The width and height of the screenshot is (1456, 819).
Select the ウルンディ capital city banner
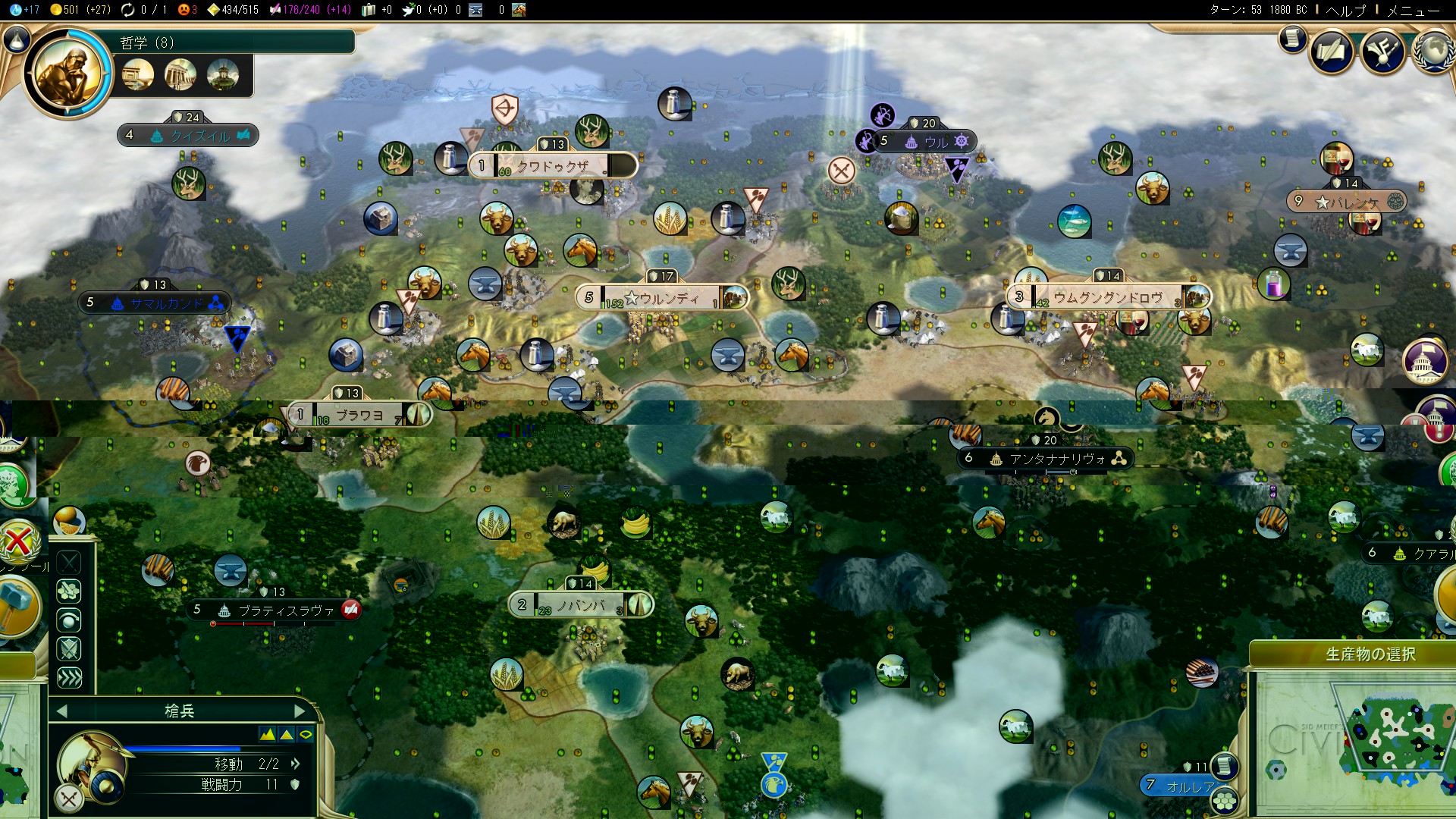pyautogui.click(x=661, y=297)
